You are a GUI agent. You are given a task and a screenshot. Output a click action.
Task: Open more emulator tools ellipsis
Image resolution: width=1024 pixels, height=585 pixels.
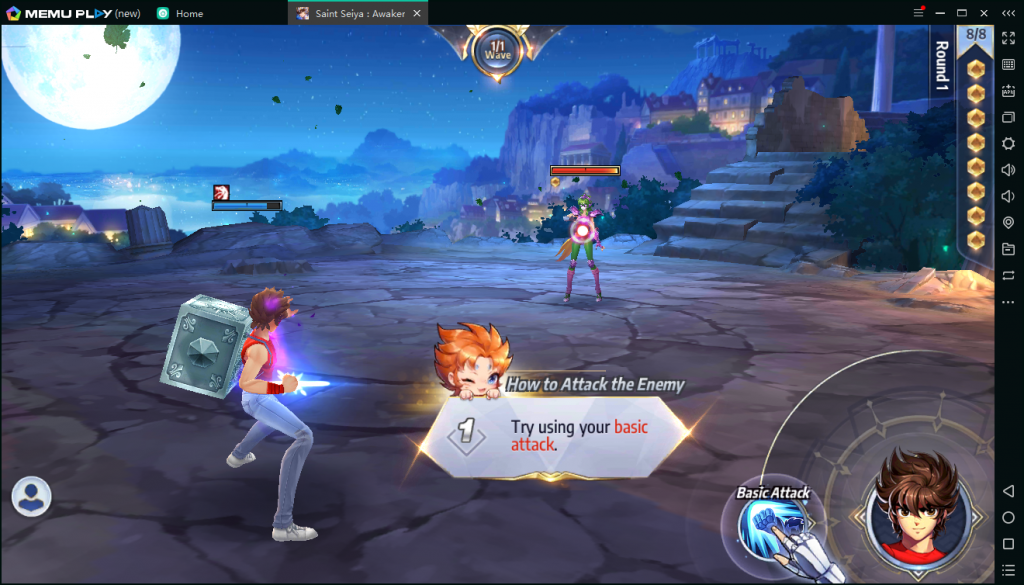(x=1008, y=302)
